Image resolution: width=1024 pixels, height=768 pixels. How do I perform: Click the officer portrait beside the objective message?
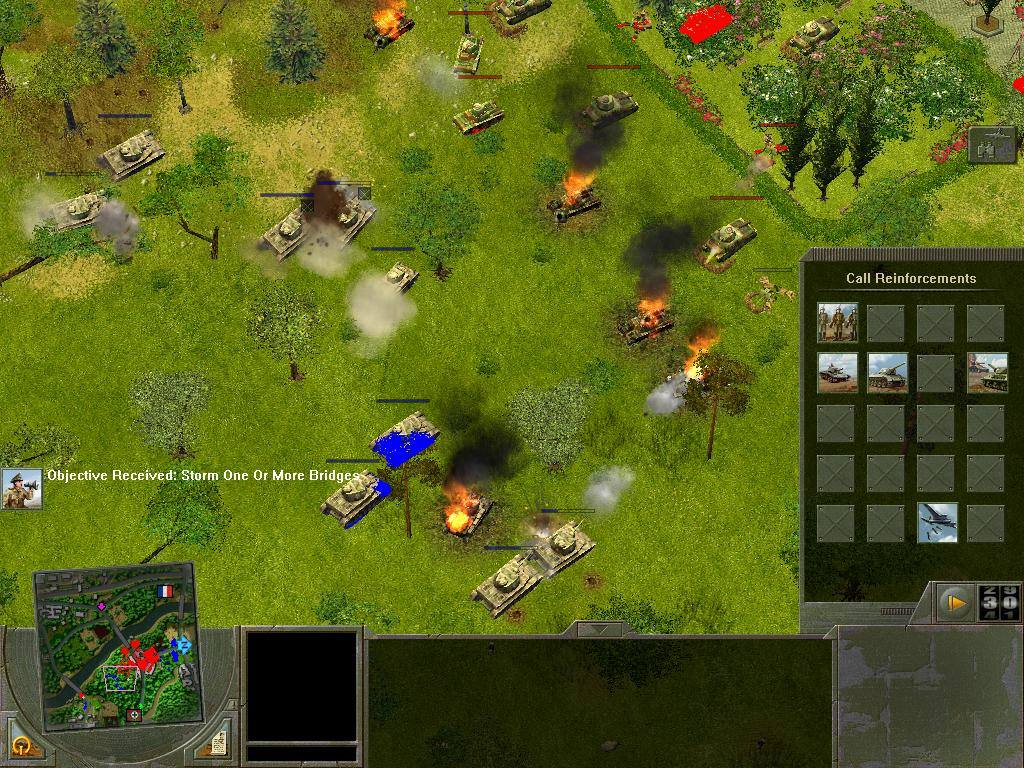point(21,489)
